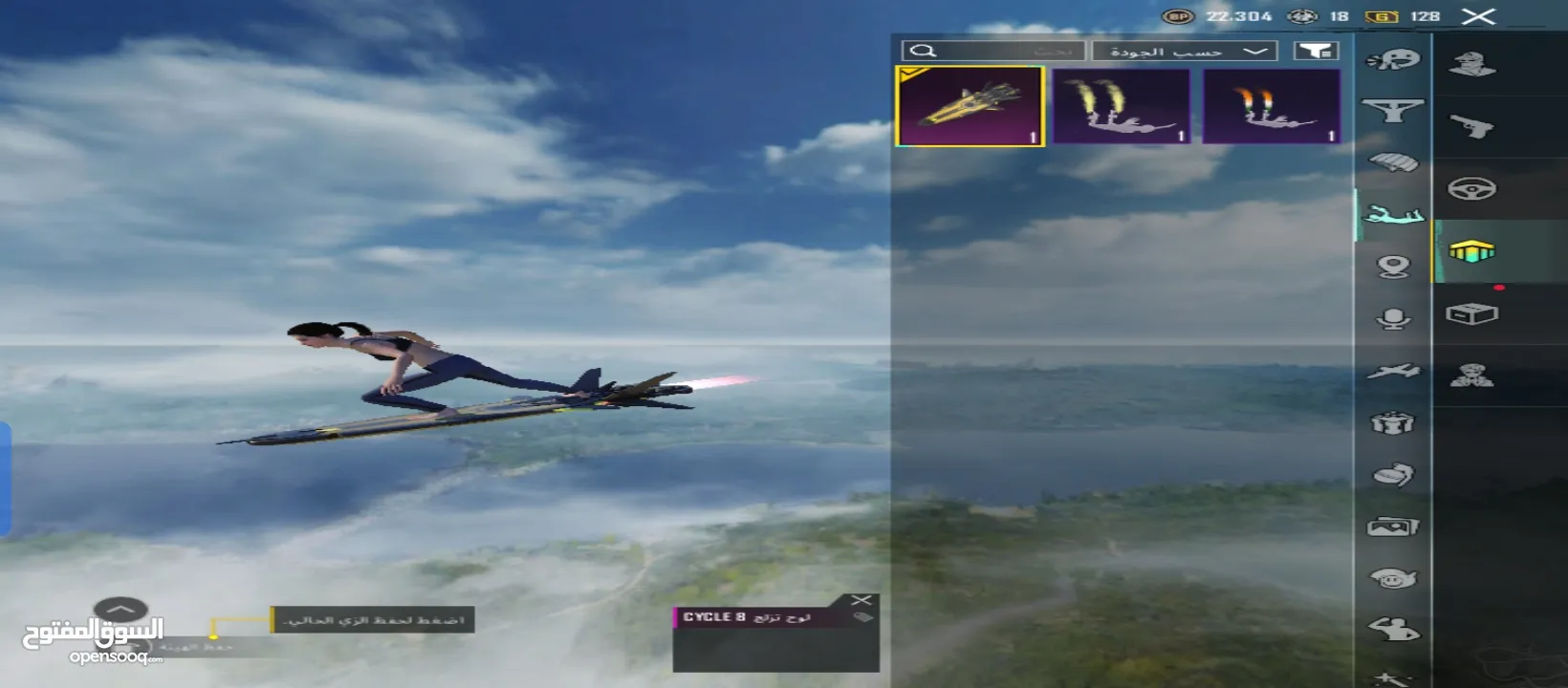Switch to the steering wheel vehicles category
Screen dimensions: 1568x688
click(x=1471, y=189)
